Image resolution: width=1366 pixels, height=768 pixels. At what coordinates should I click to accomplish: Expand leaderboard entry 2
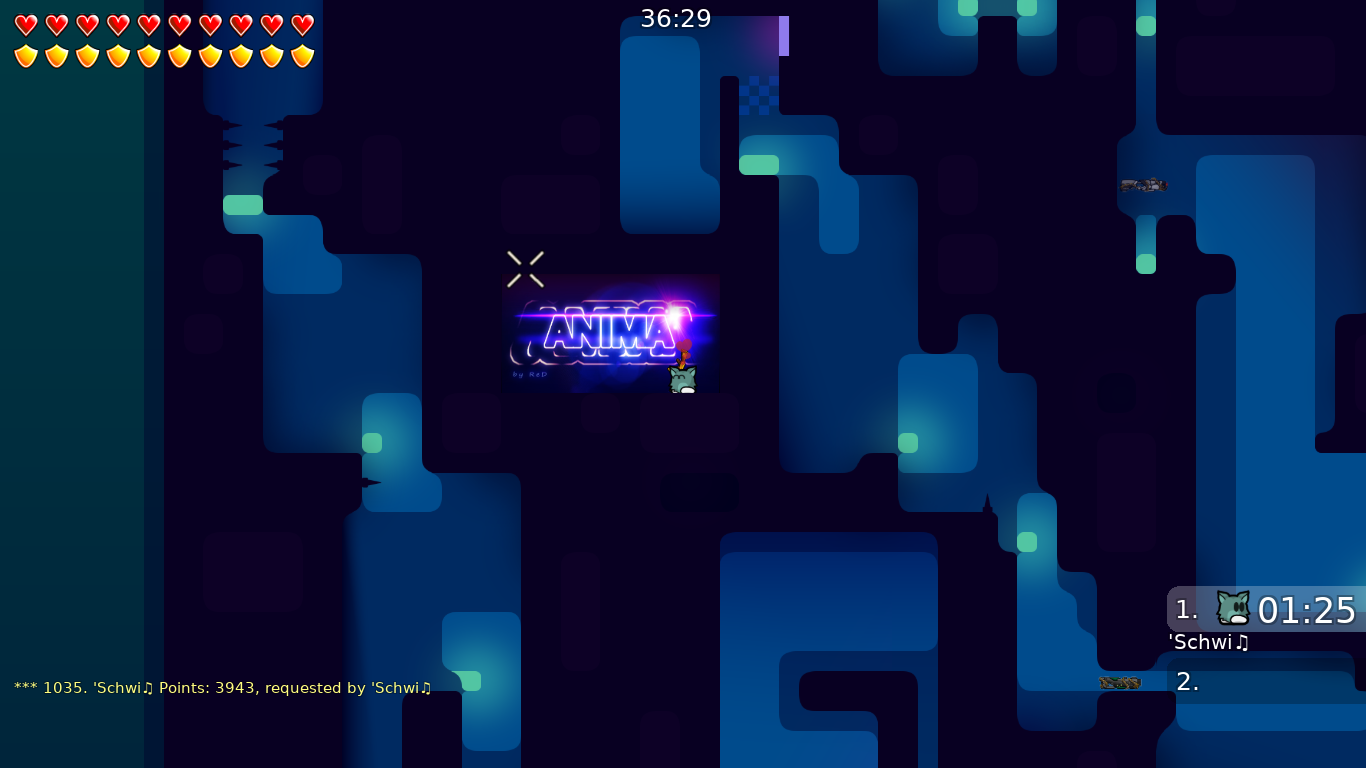(1190, 682)
